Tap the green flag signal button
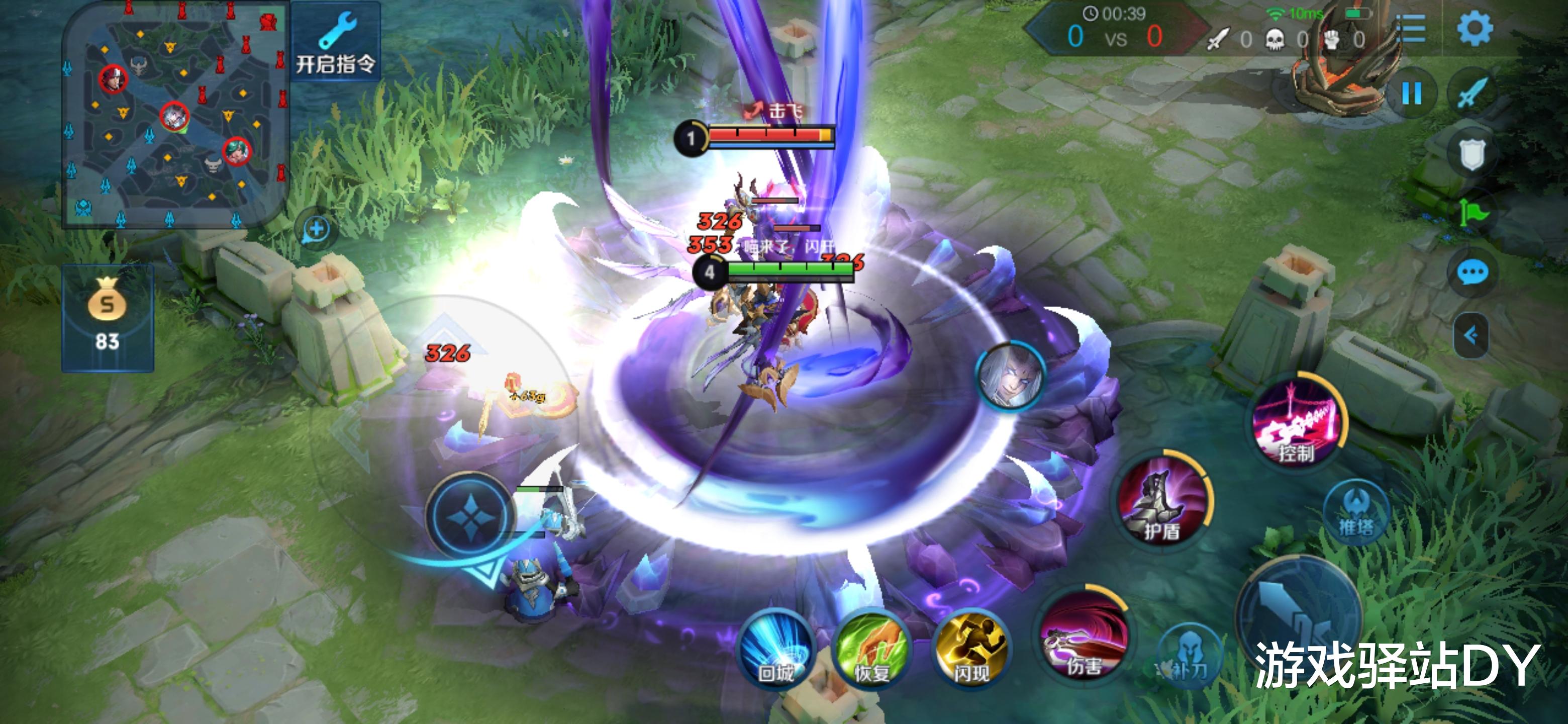The width and height of the screenshot is (1568, 724). (1473, 213)
